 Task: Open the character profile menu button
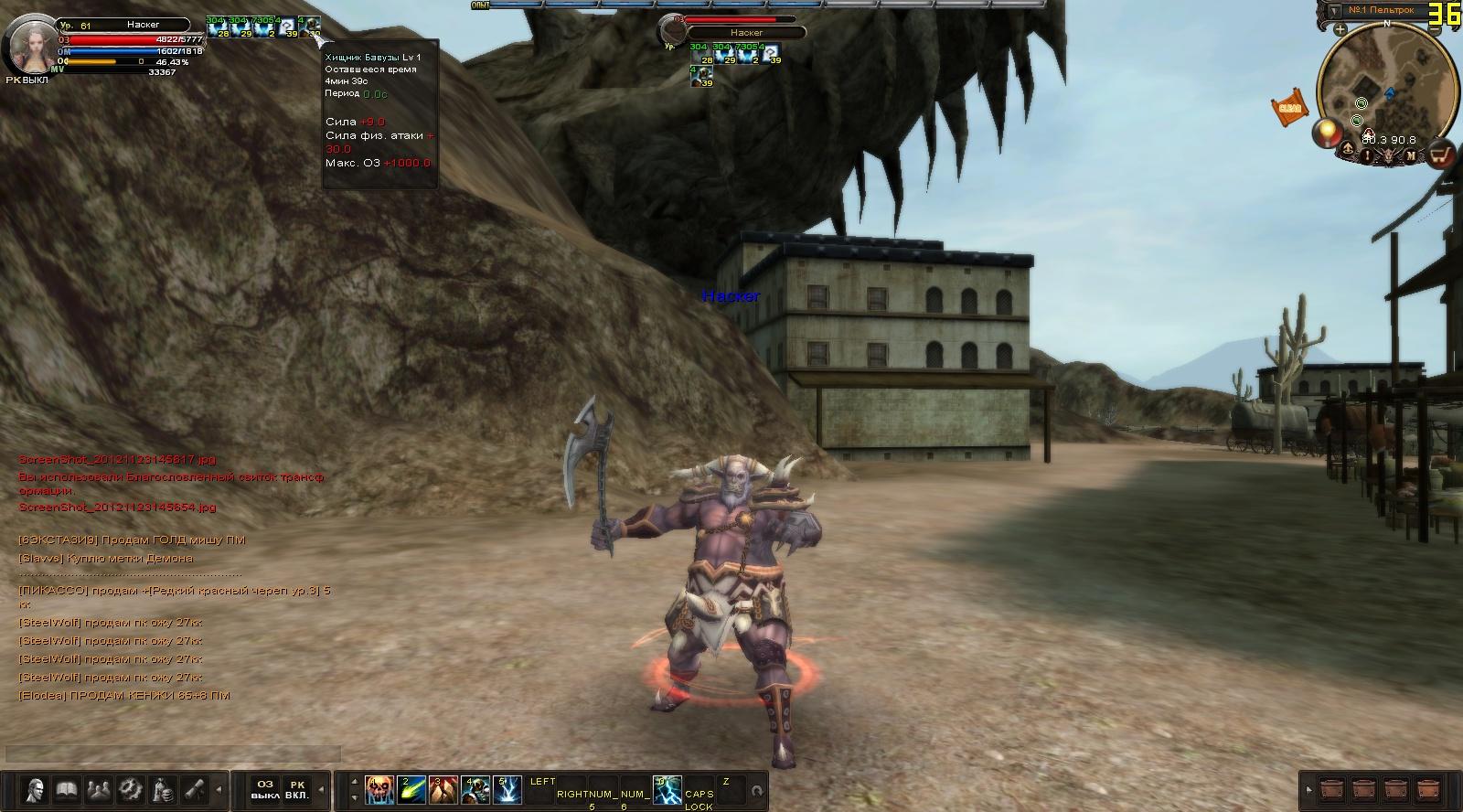(x=36, y=789)
